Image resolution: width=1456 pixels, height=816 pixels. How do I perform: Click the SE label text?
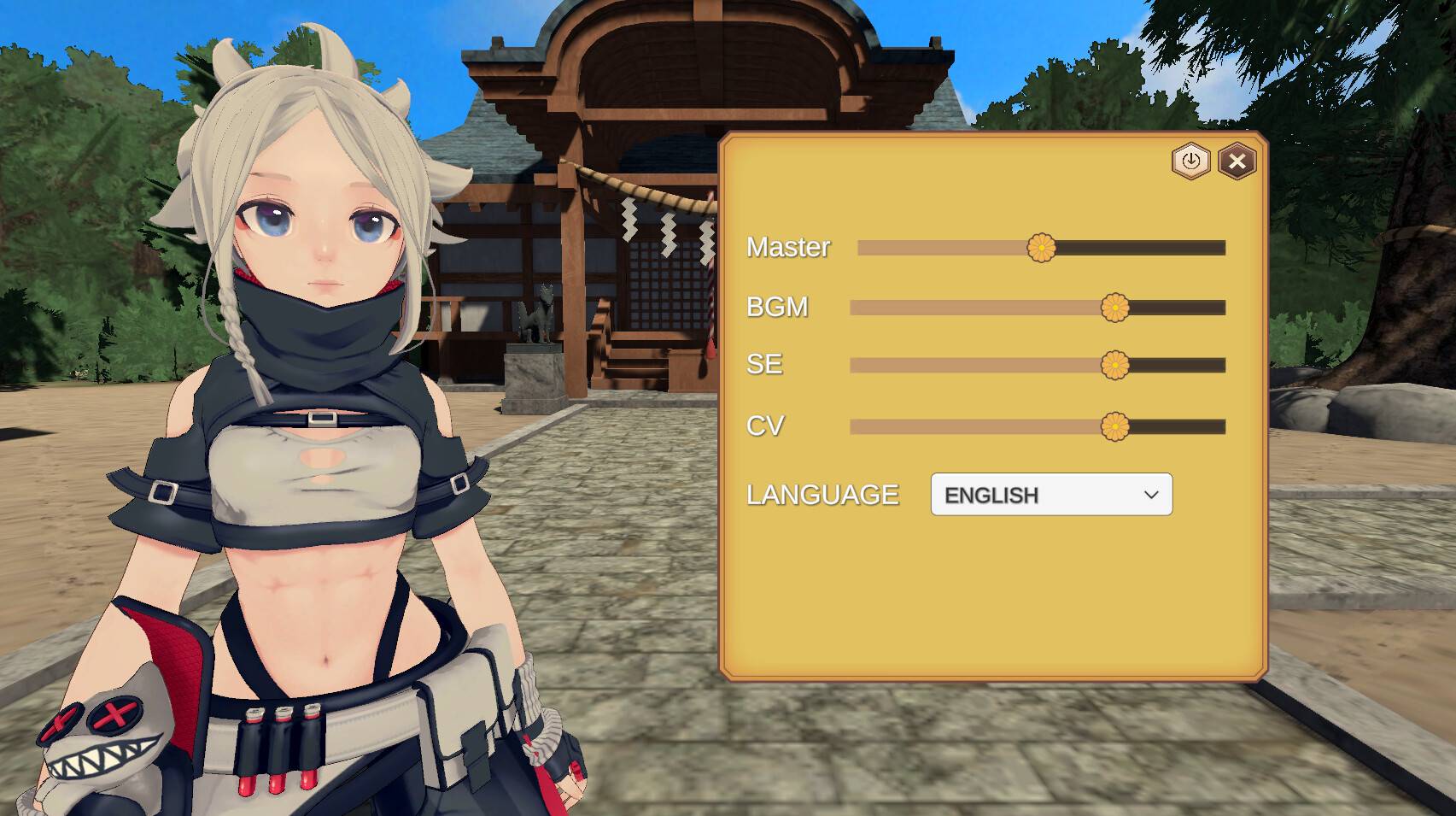(763, 365)
